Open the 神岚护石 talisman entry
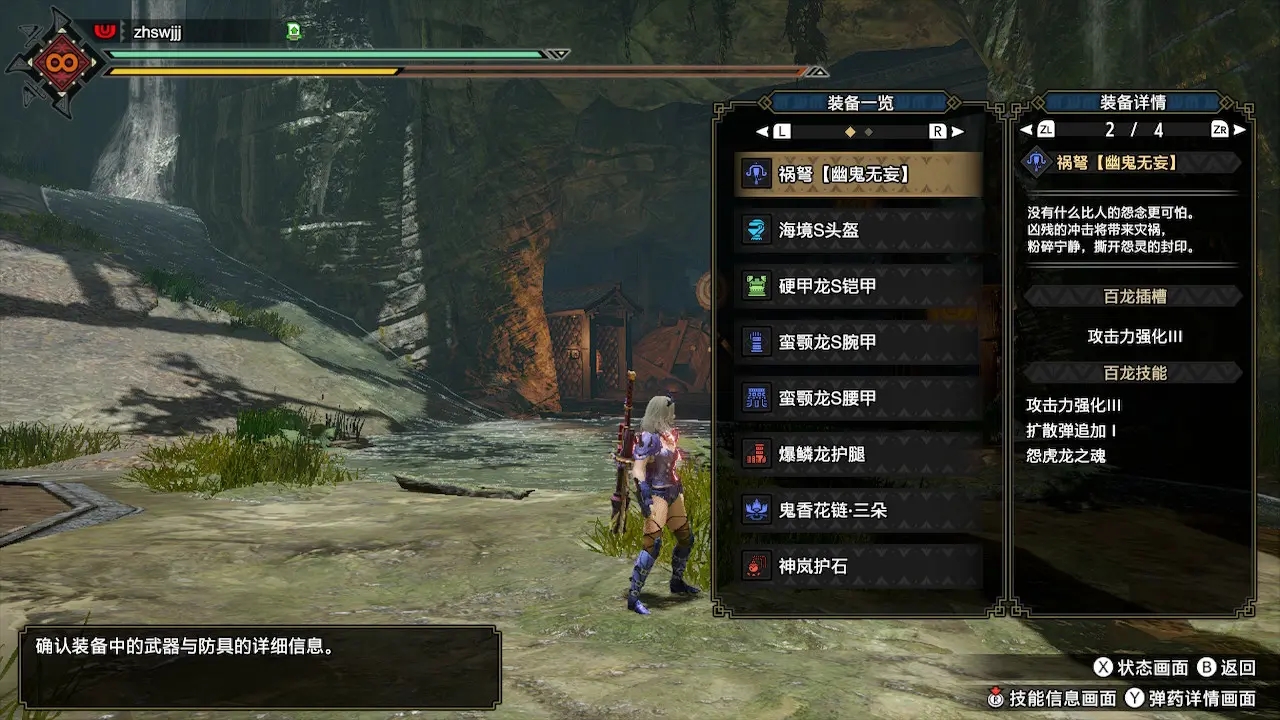The image size is (1280, 720). point(858,566)
